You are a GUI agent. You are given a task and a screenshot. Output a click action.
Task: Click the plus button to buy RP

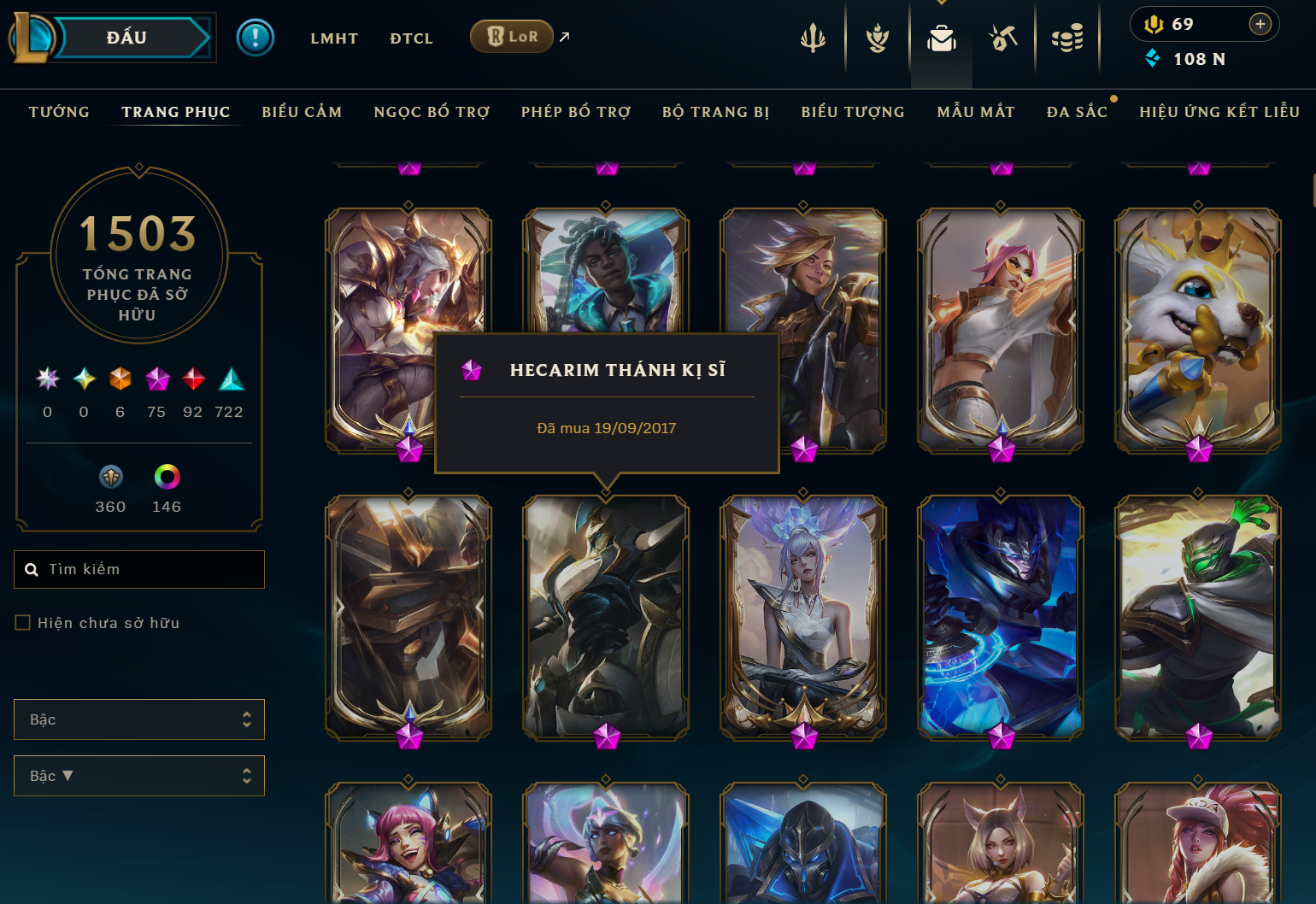(1260, 24)
